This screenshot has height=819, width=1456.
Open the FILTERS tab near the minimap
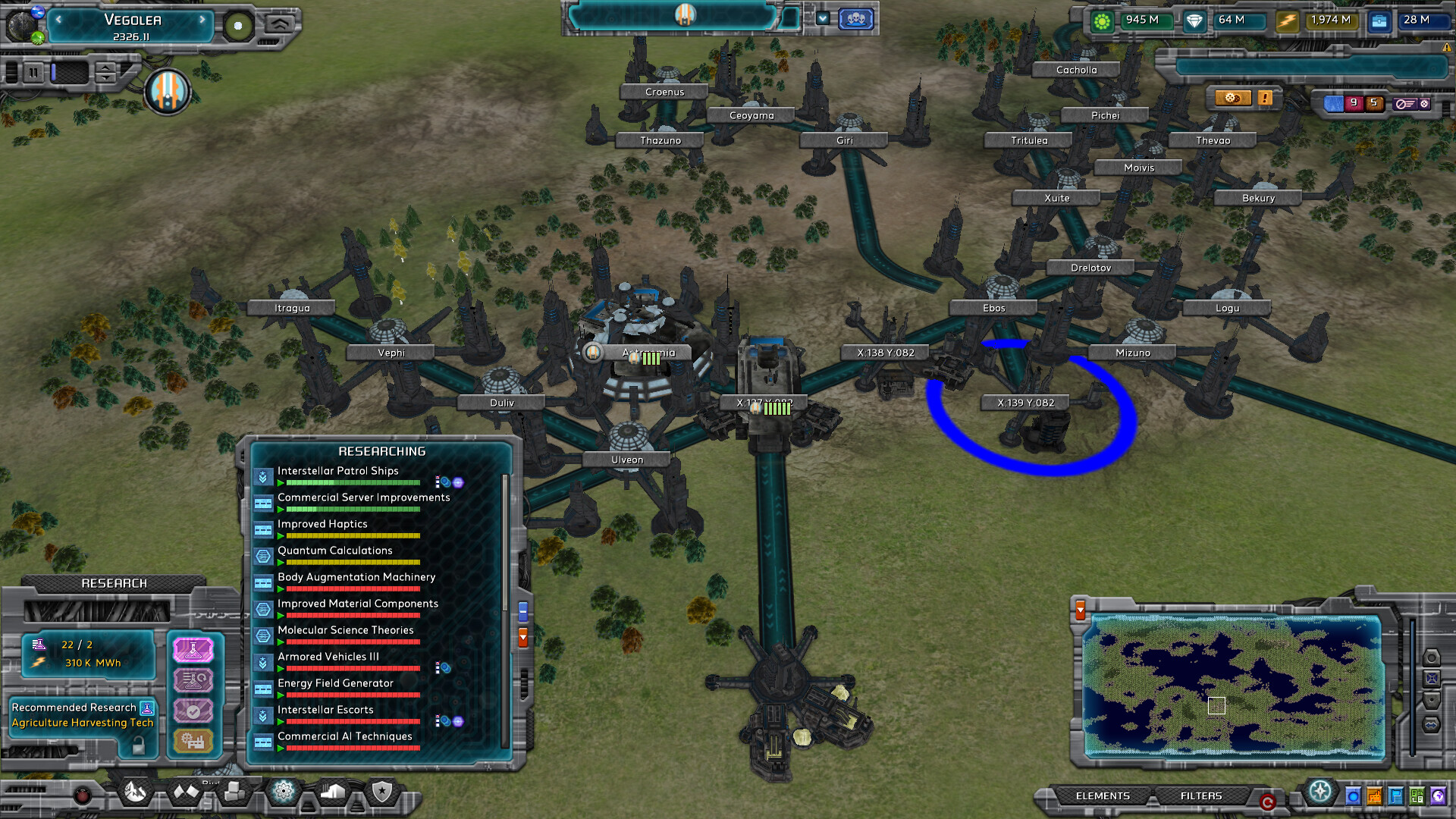(x=1202, y=796)
